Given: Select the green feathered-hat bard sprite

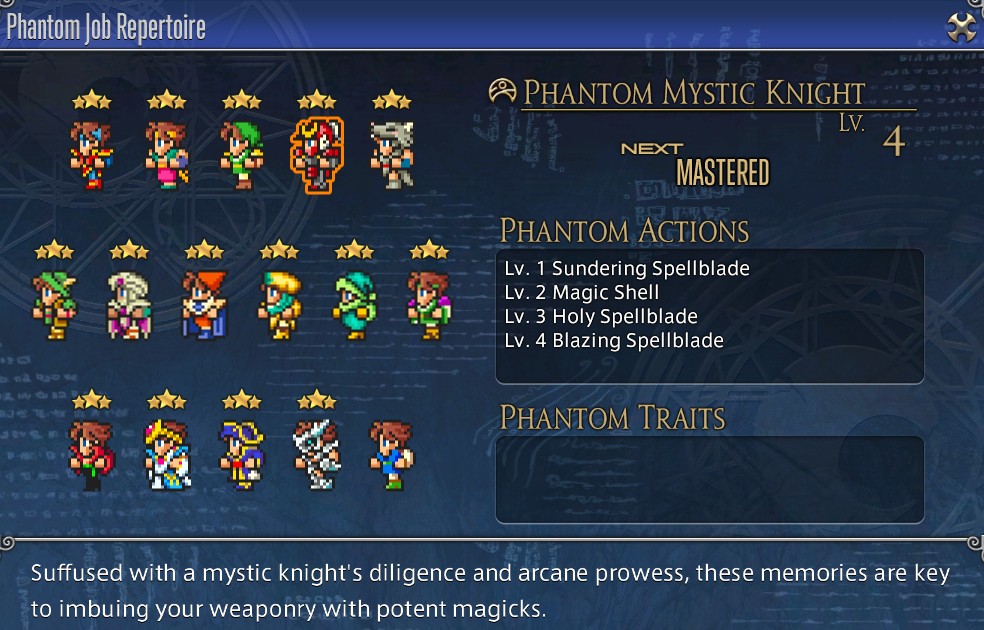Looking at the screenshot, I should coord(53,305).
